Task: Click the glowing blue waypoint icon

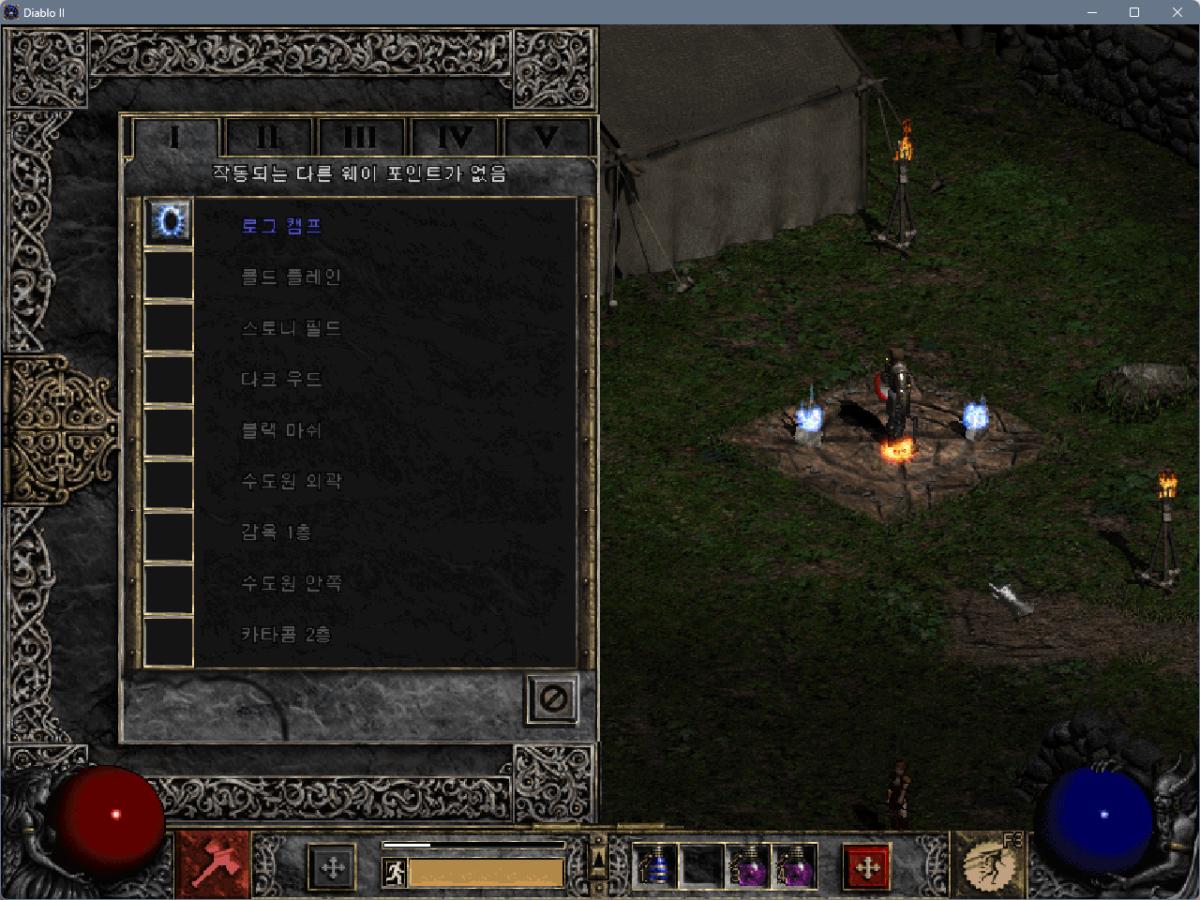Action: (x=169, y=220)
